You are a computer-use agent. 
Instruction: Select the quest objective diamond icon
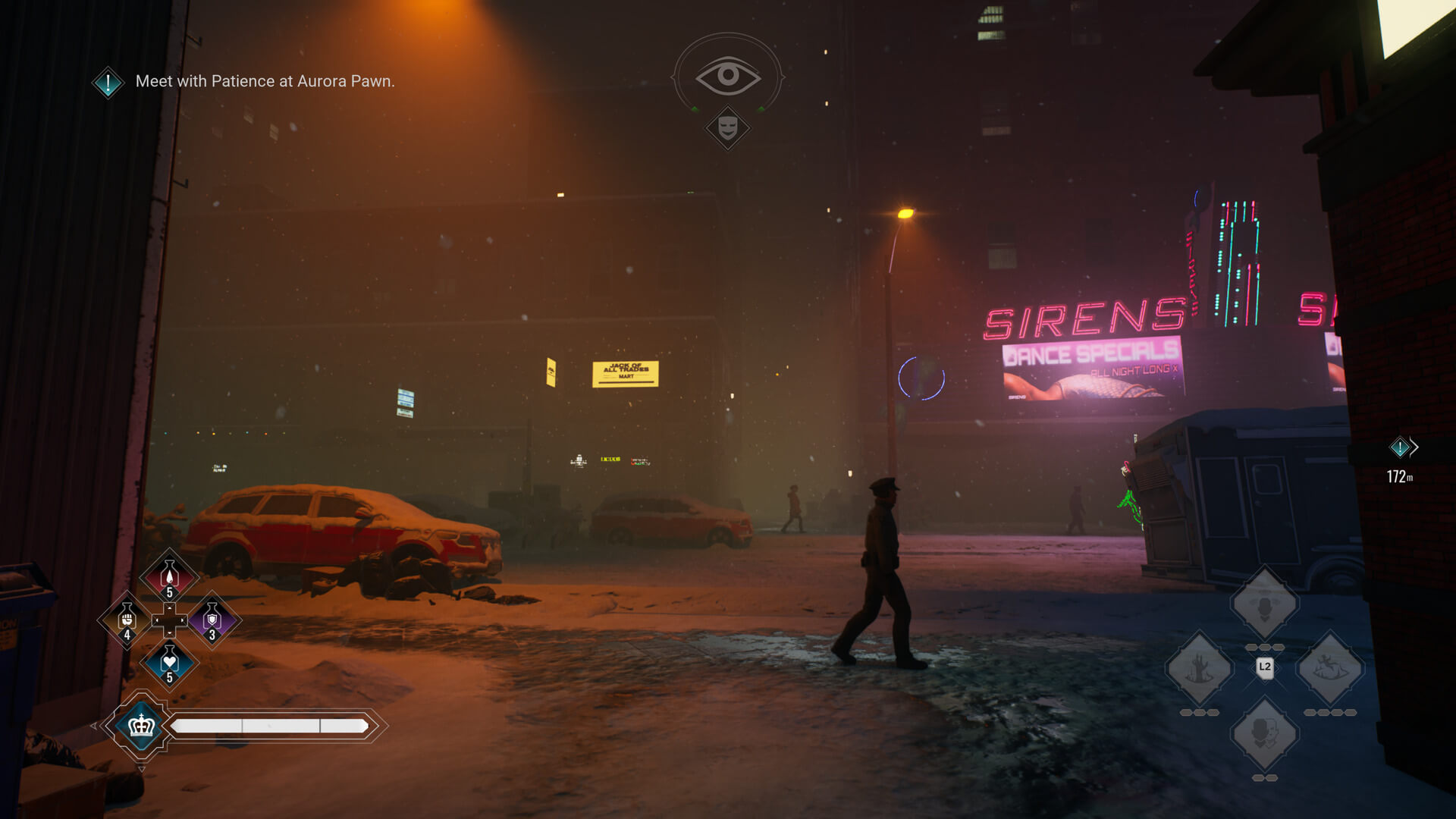click(x=108, y=82)
